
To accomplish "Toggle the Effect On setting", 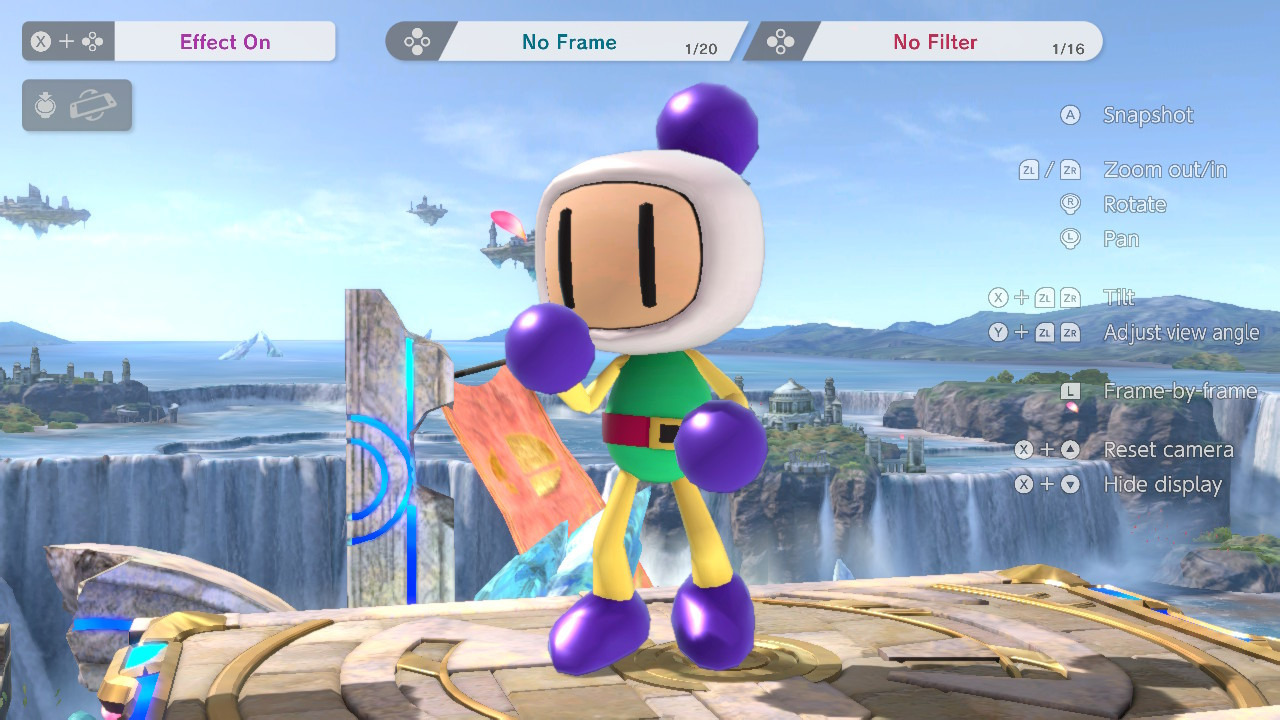I will coord(224,40).
